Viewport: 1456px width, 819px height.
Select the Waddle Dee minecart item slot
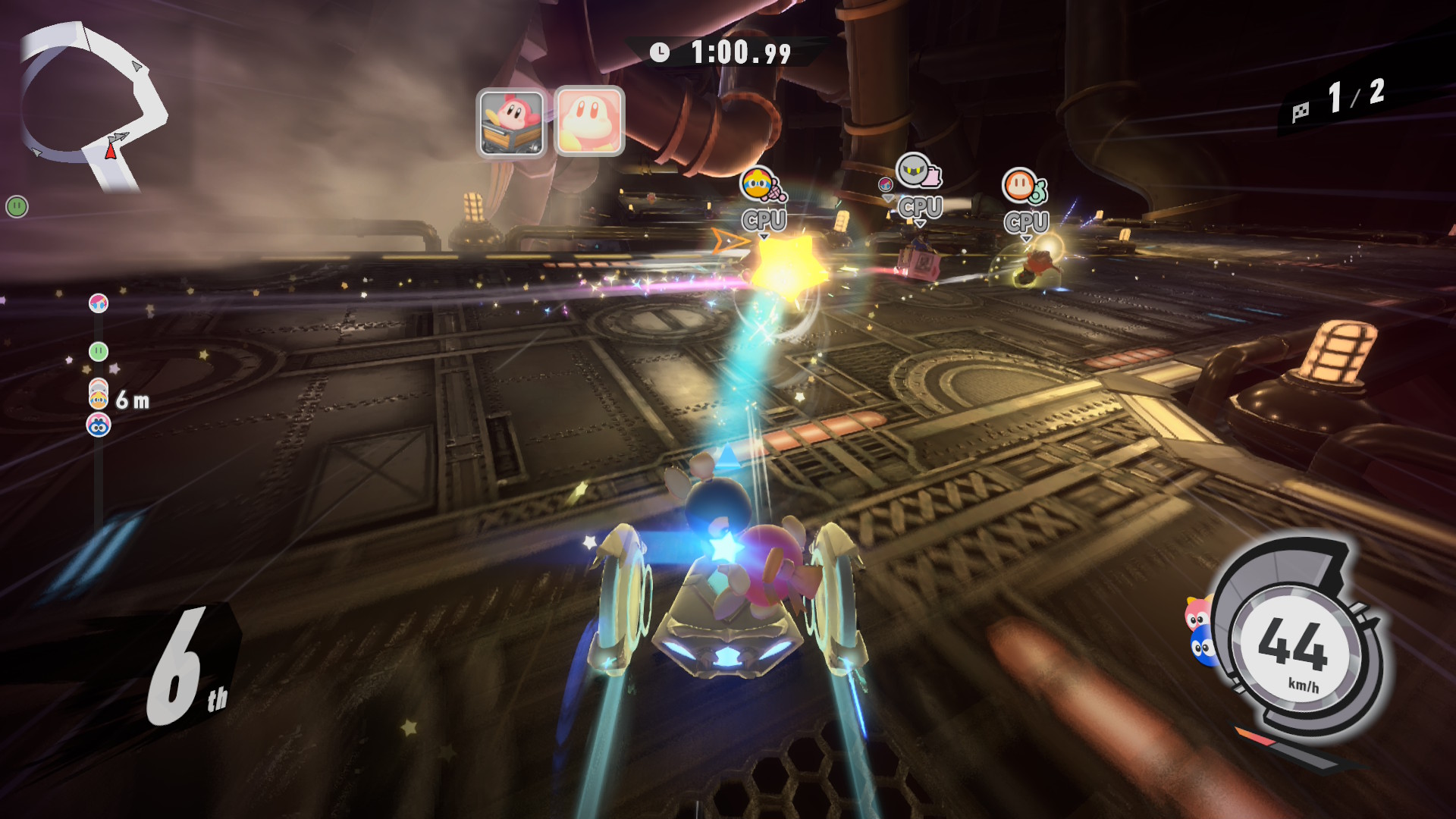(x=511, y=122)
